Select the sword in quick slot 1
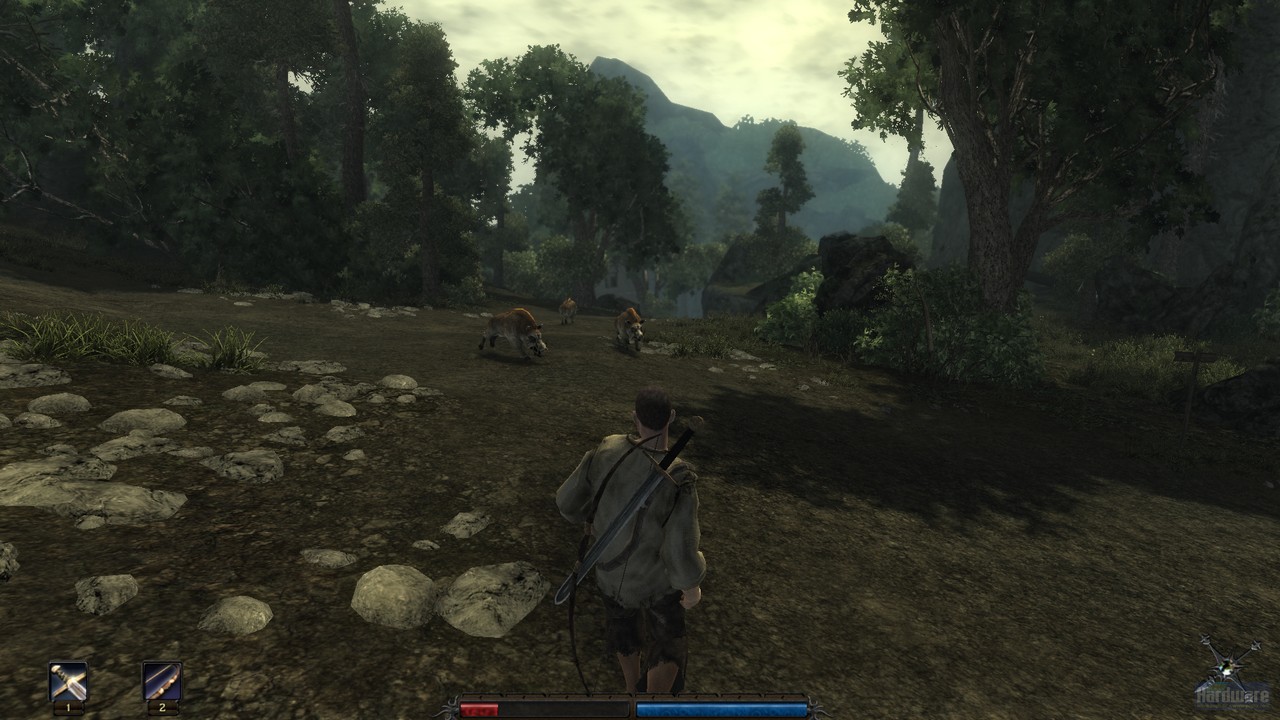Viewport: 1280px width, 720px height. (x=68, y=681)
